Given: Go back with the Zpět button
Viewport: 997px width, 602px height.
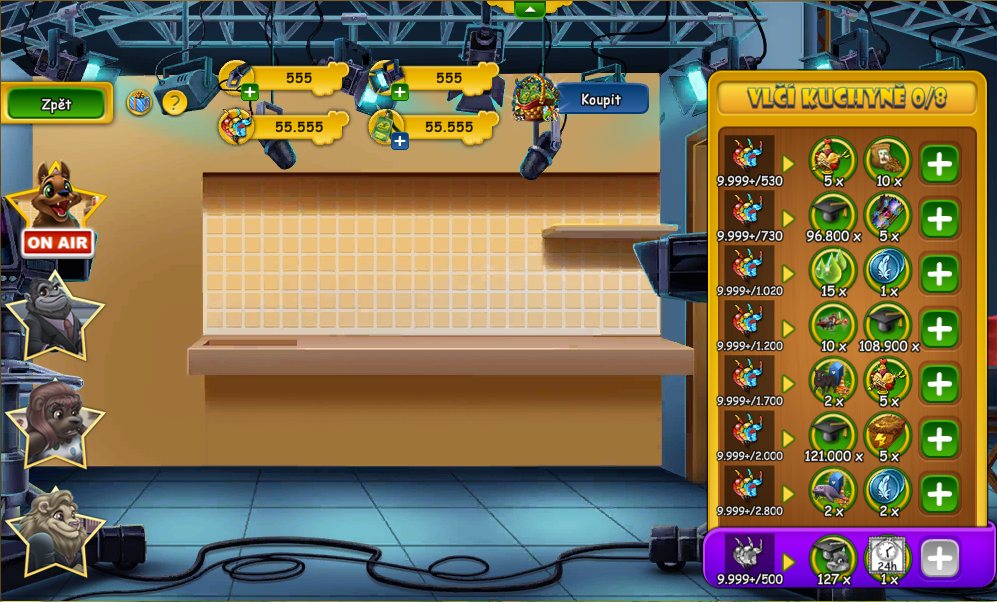Looking at the screenshot, I should coord(56,104).
